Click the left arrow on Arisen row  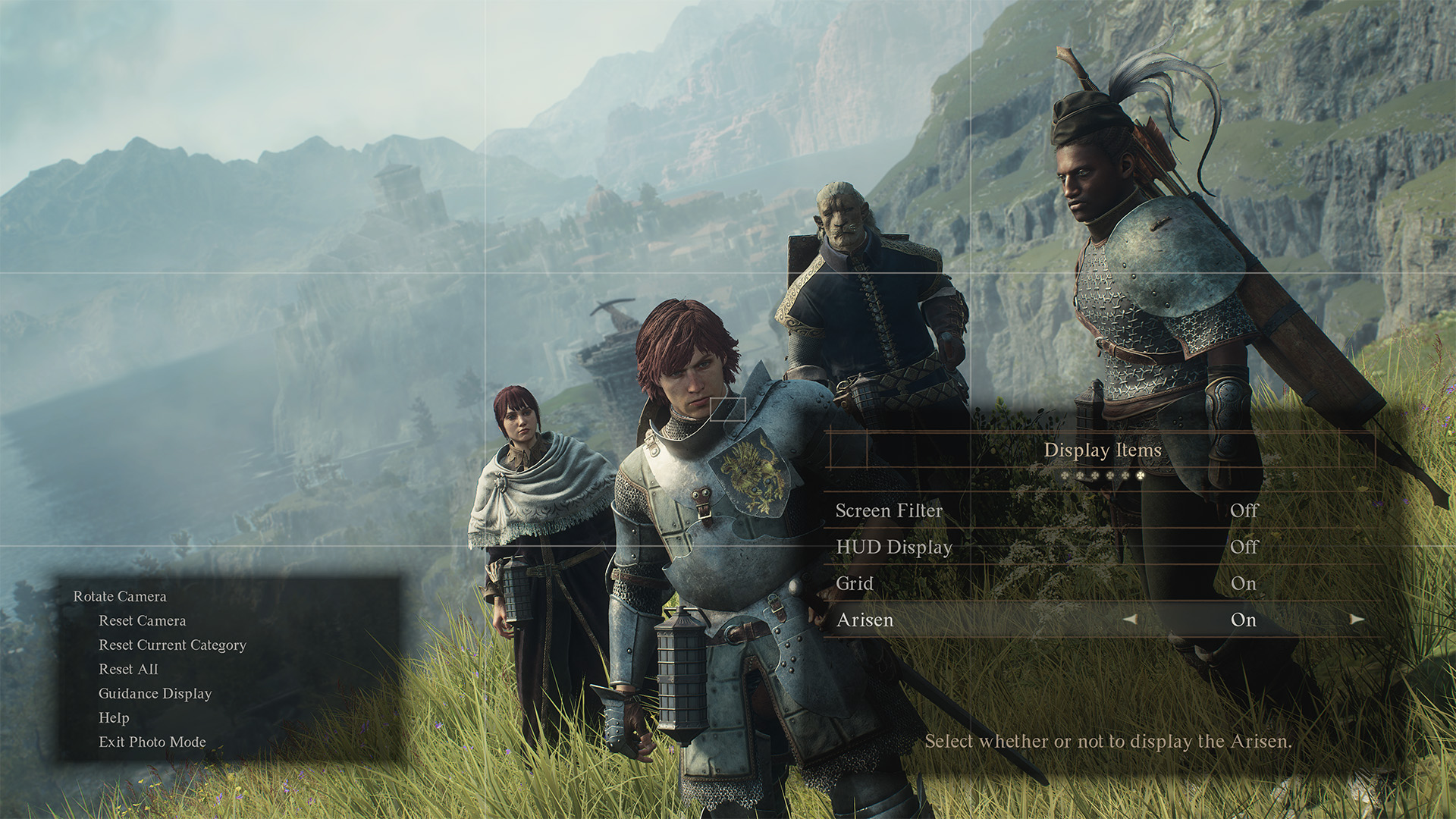pos(1130,620)
